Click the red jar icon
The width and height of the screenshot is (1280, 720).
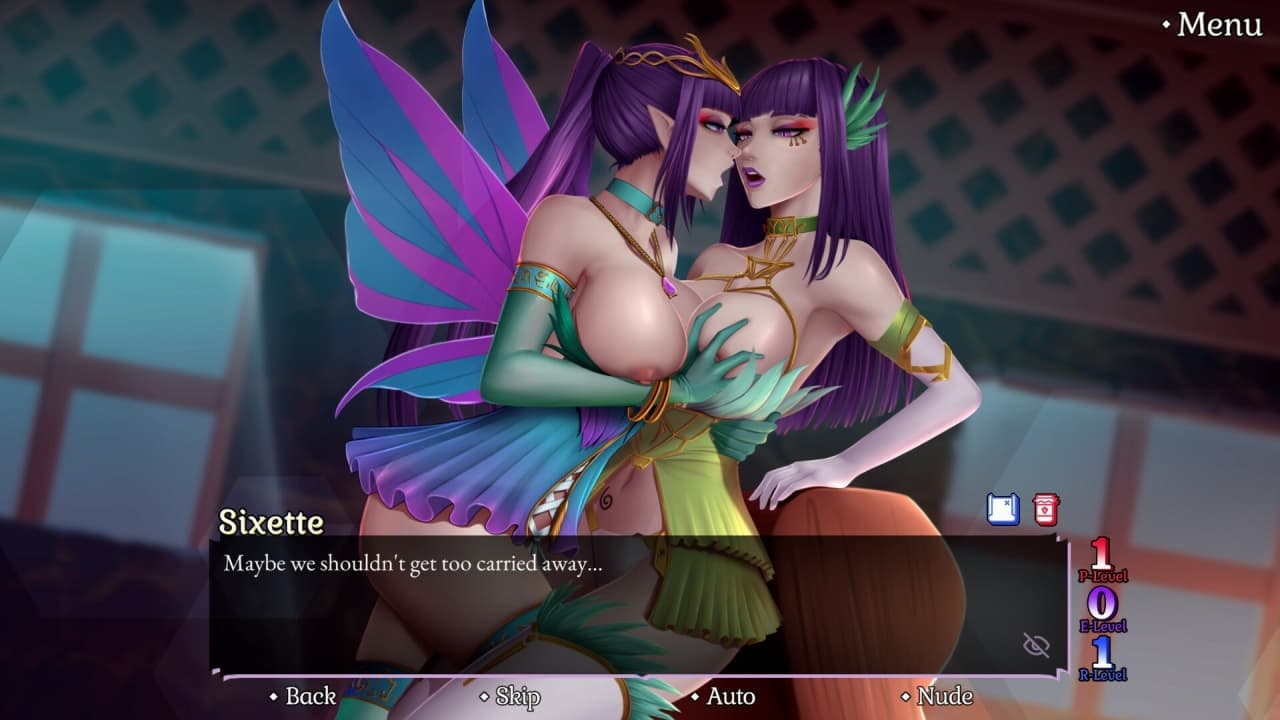[1046, 509]
